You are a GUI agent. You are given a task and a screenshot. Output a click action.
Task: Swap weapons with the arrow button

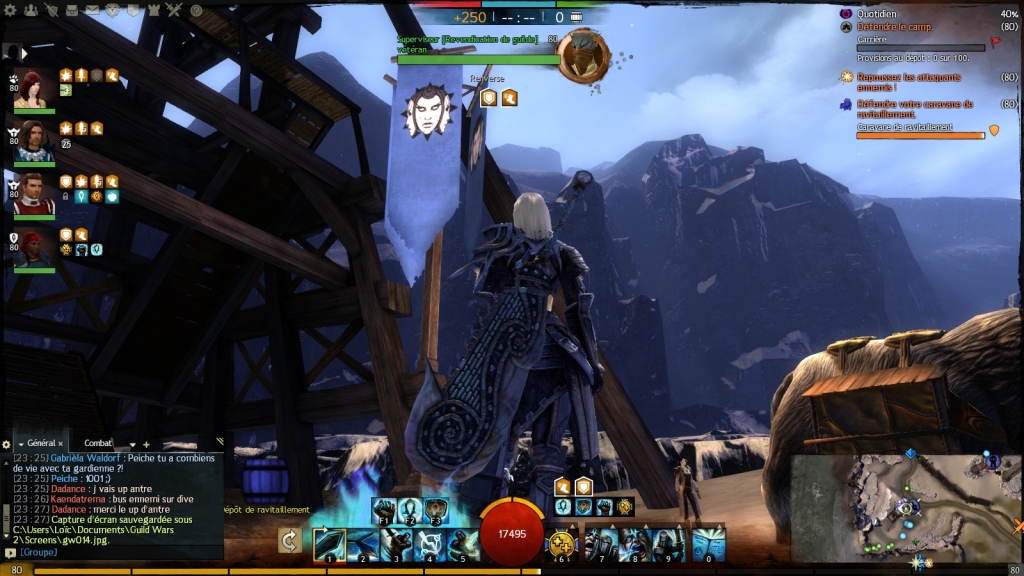[290, 541]
